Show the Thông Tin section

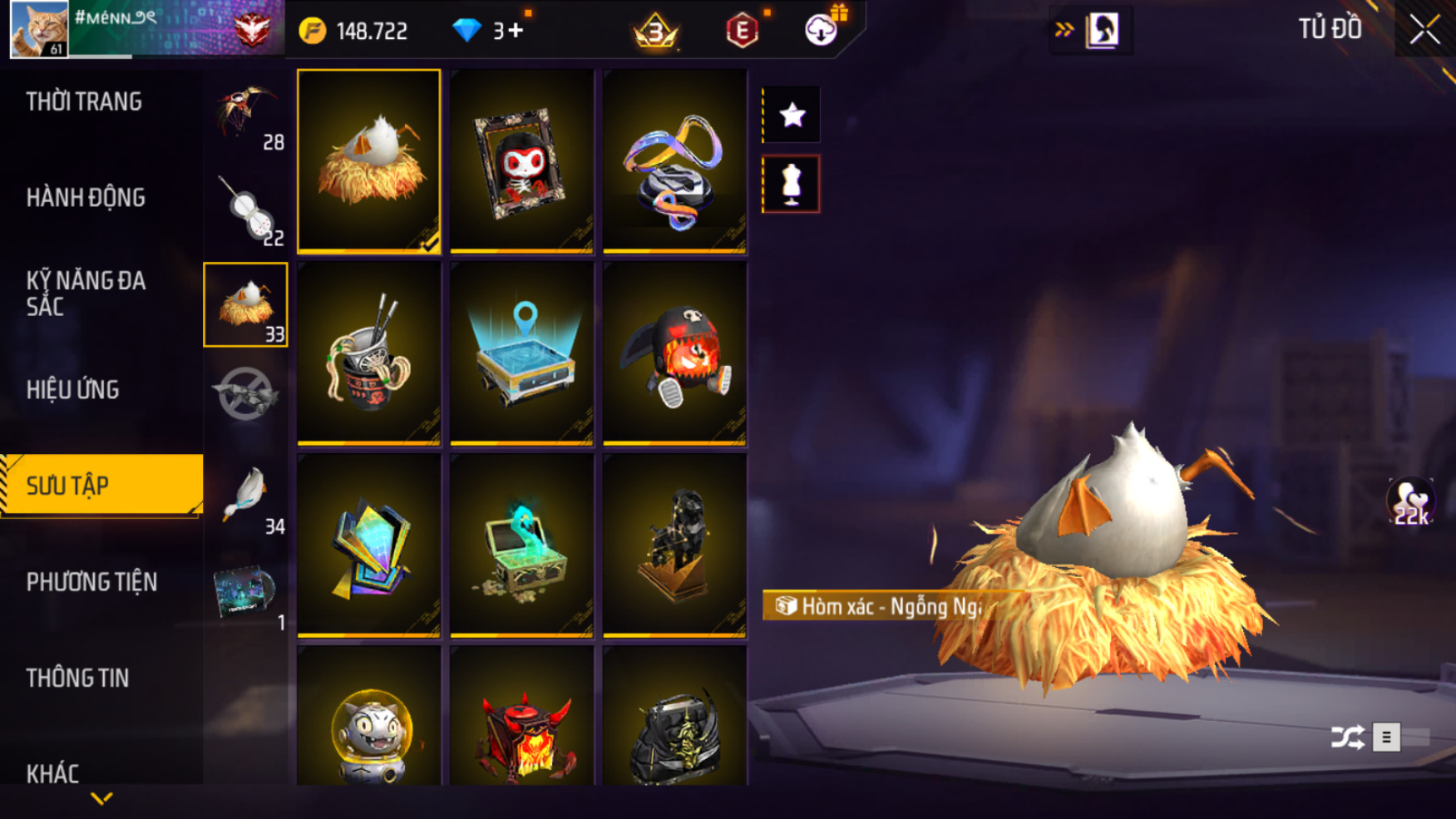tap(77, 678)
